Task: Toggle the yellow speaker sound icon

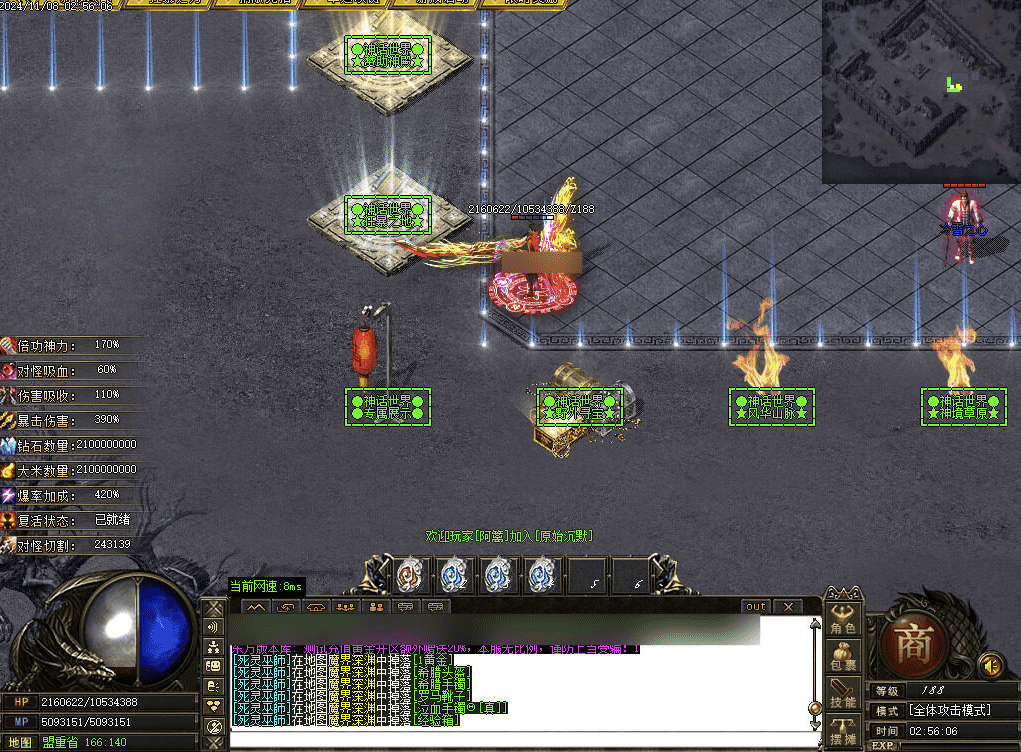Action: click(990, 663)
